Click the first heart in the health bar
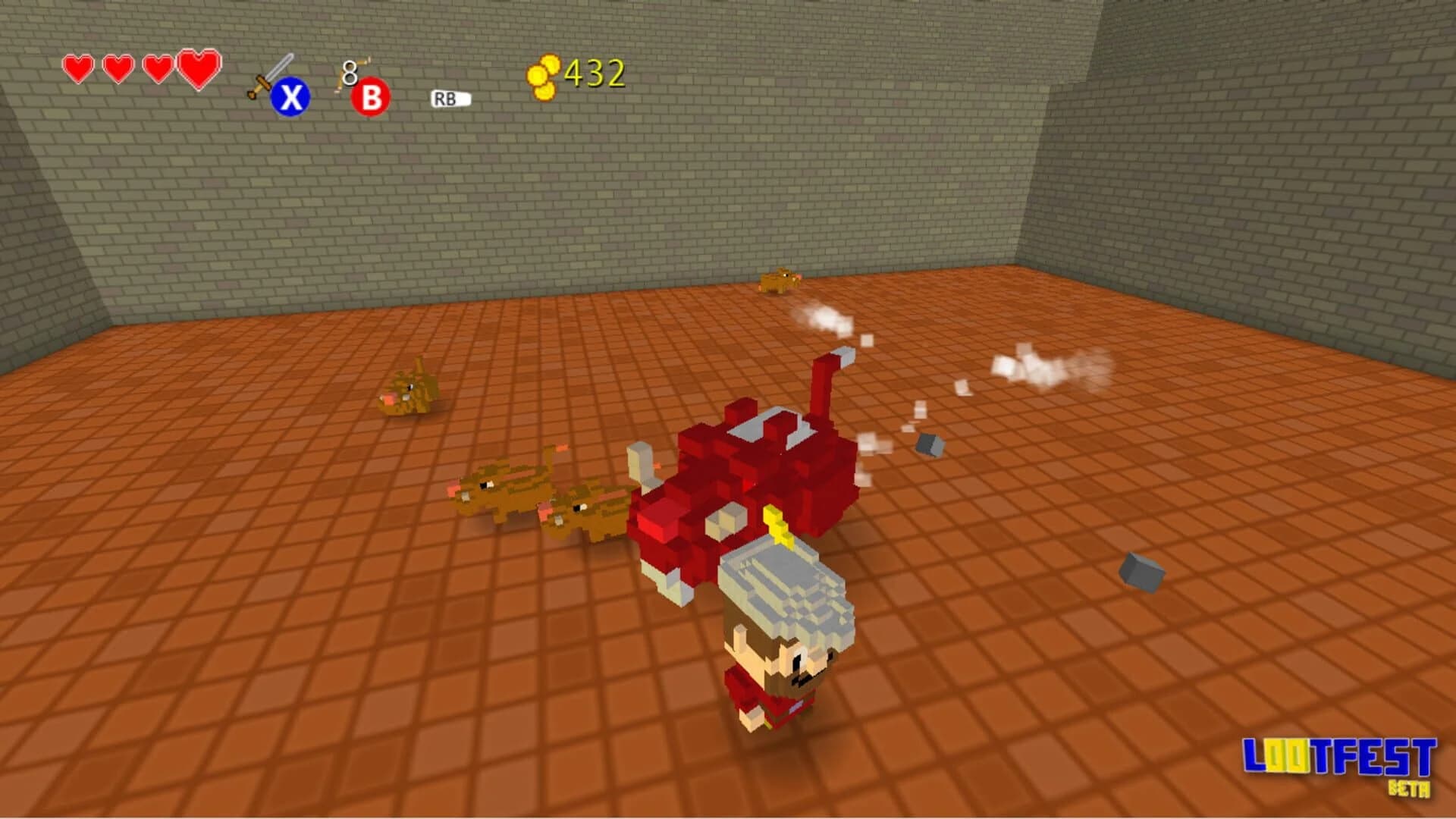This screenshot has height=819, width=1456. coord(77,69)
